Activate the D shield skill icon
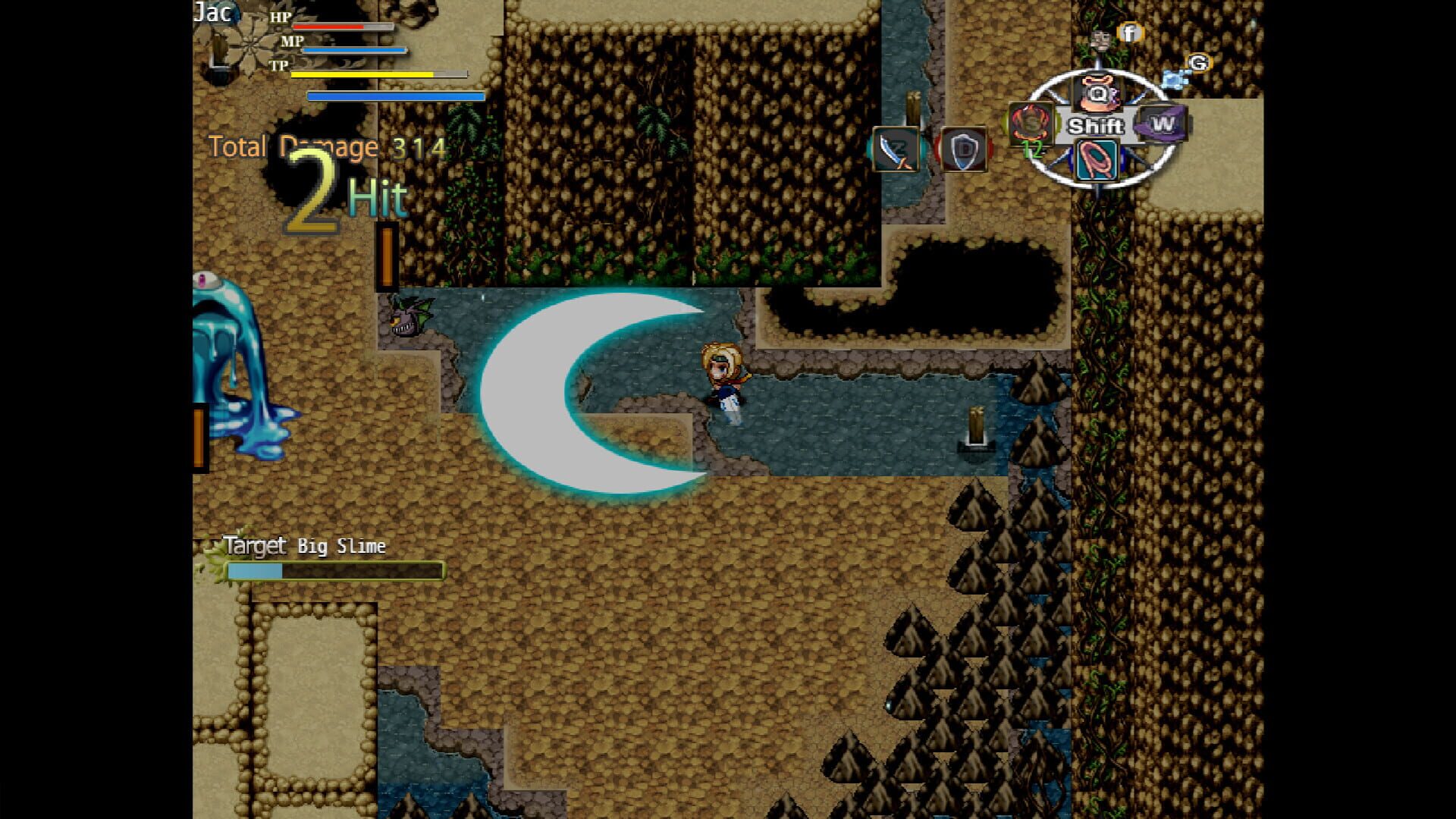The width and height of the screenshot is (1456, 819). point(963,149)
